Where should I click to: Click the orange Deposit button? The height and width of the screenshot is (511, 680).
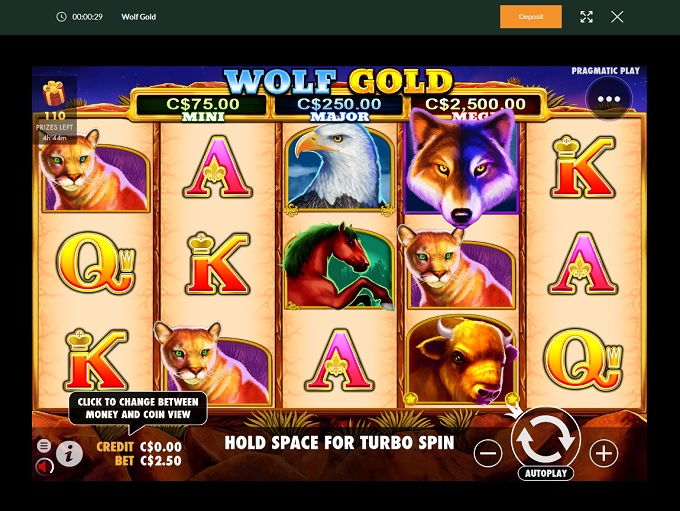point(531,17)
